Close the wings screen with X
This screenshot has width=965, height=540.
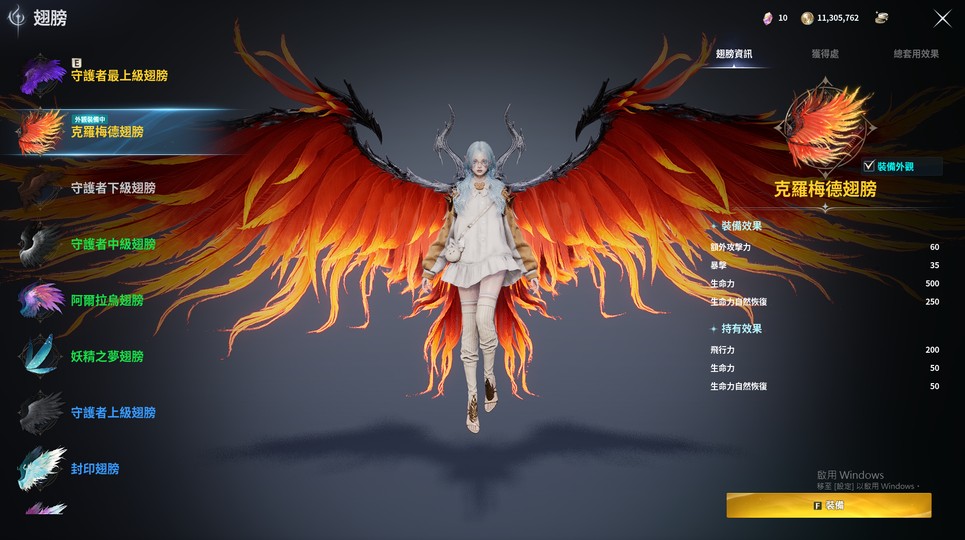[942, 18]
